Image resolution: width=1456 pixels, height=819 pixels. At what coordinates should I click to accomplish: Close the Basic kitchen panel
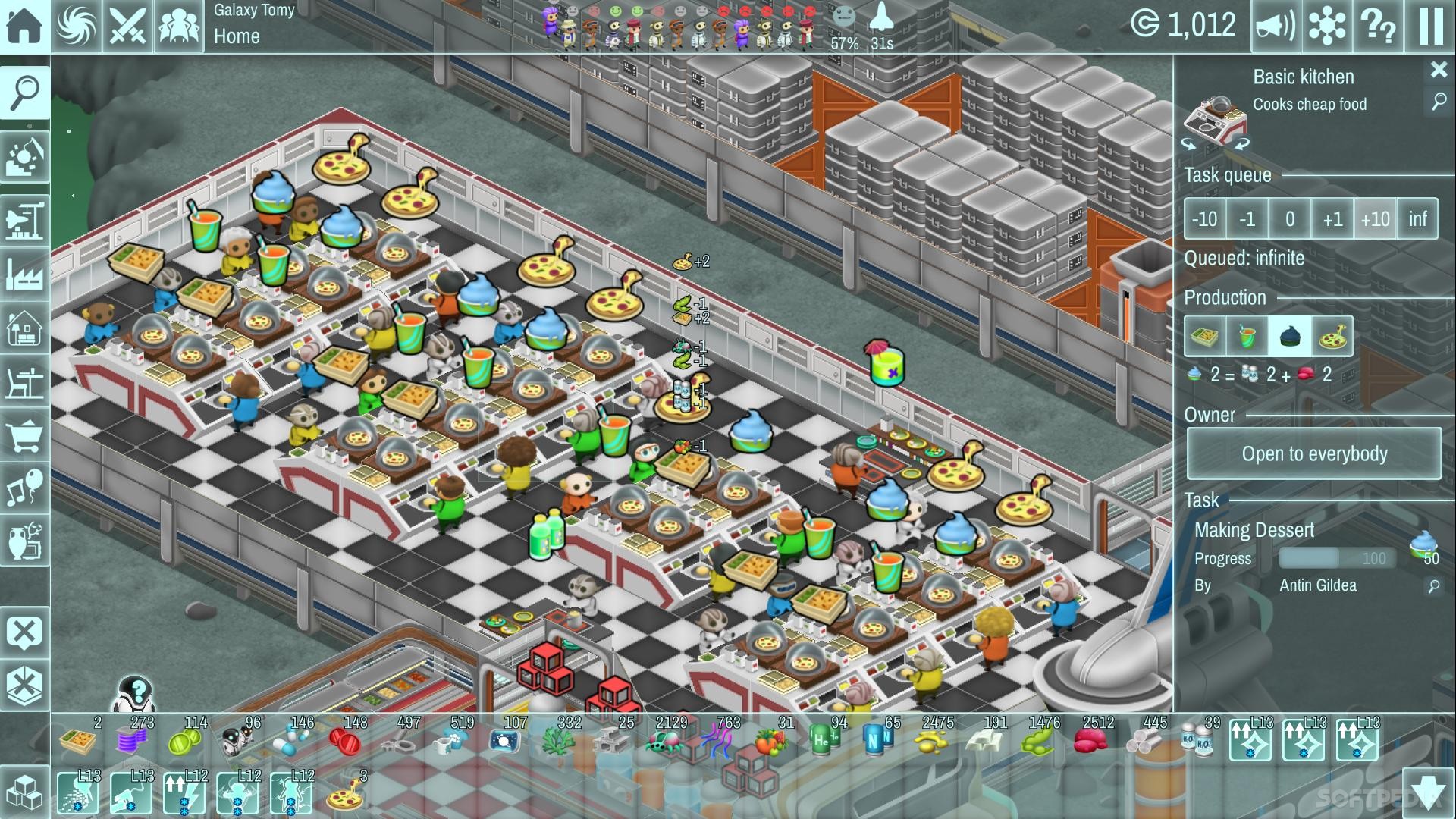tap(1439, 70)
